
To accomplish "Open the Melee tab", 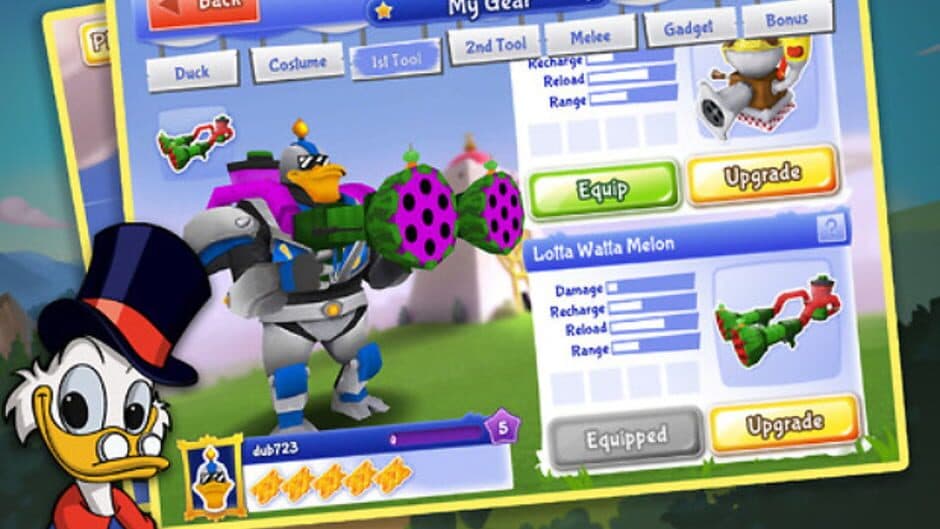I will (590, 35).
